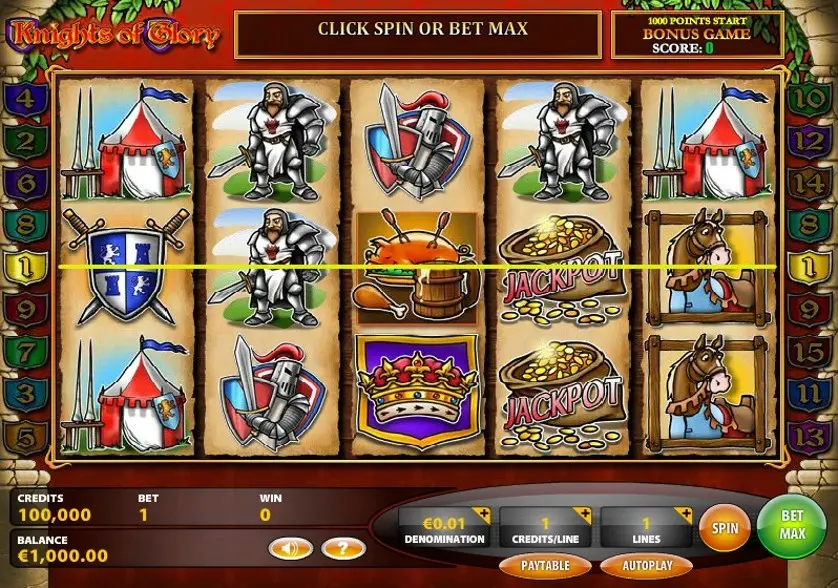Select payline 7 shield
Screen dimensions: 838x588
tap(27, 352)
